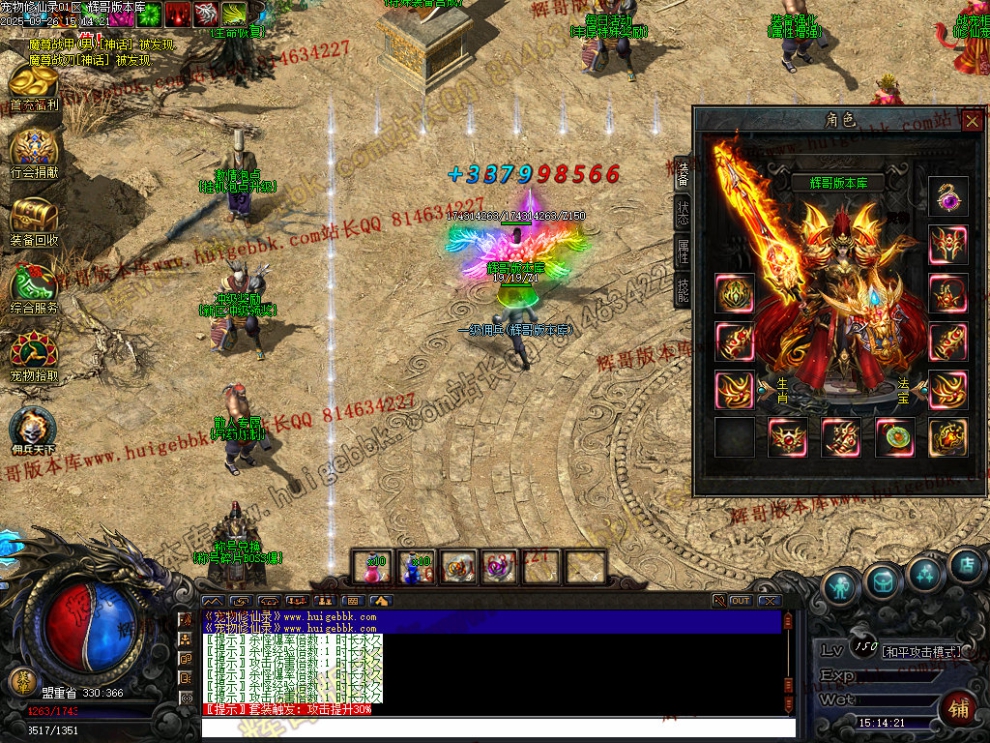Use the blue potion in the hotbar

click(417, 568)
